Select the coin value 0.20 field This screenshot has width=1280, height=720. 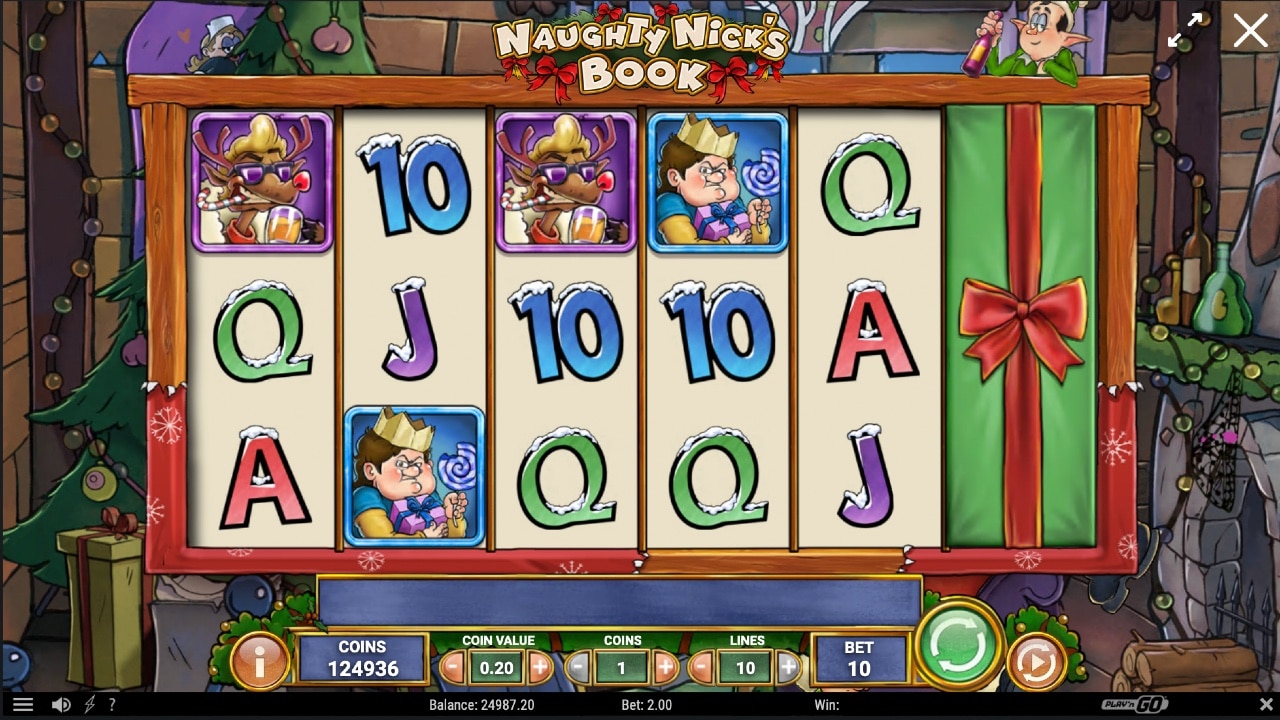coord(497,667)
